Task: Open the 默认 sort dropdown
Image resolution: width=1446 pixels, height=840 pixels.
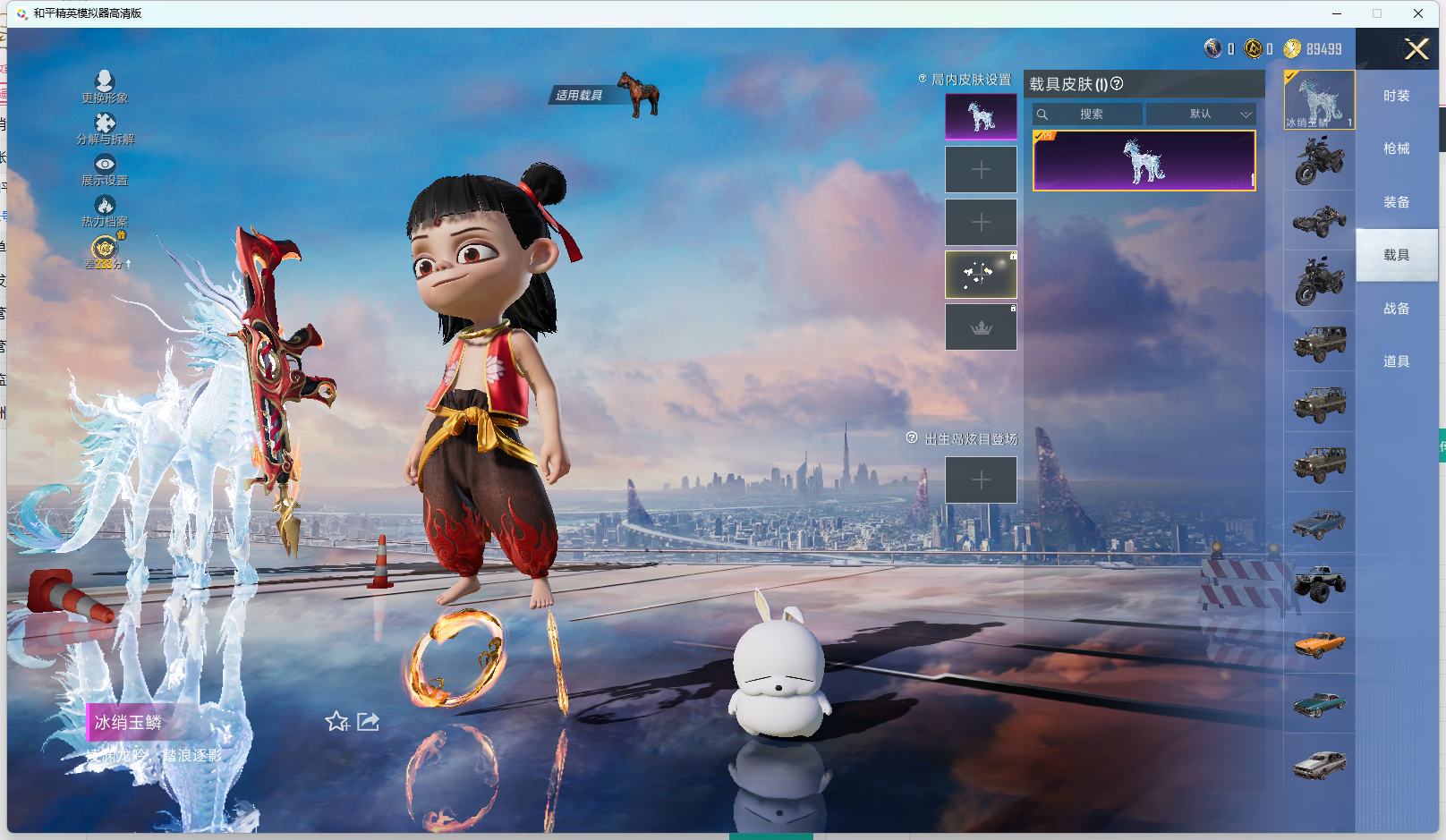Action: pos(1202,115)
